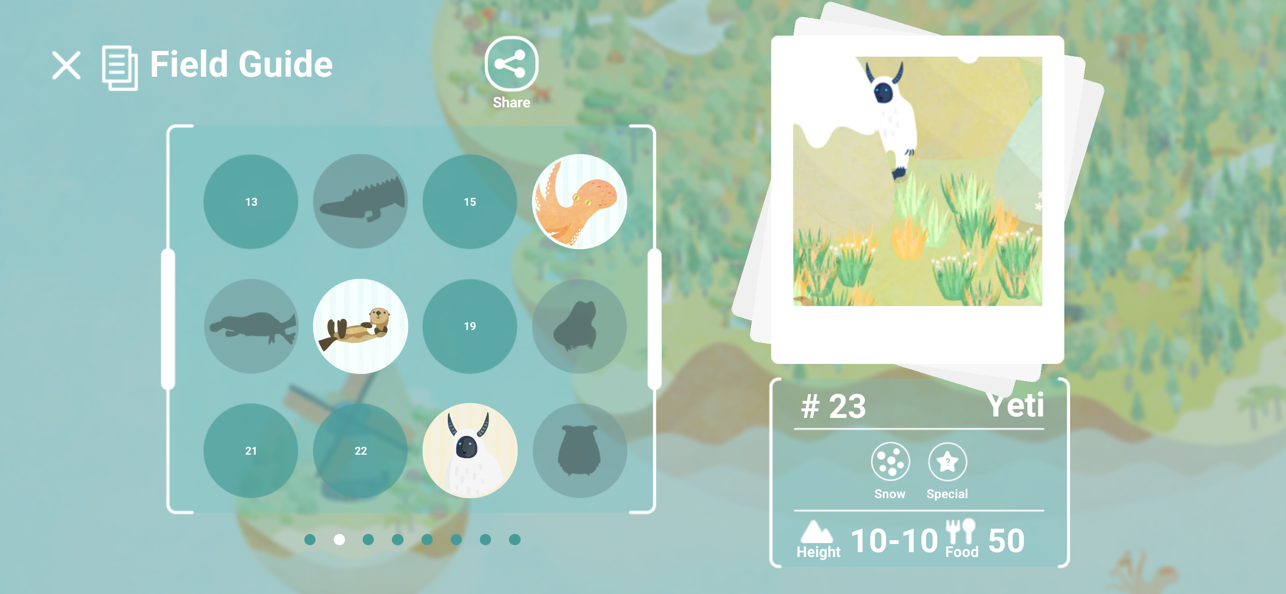Image resolution: width=1286 pixels, height=594 pixels.
Task: Tap the Snow habitat icon
Action: click(889, 463)
